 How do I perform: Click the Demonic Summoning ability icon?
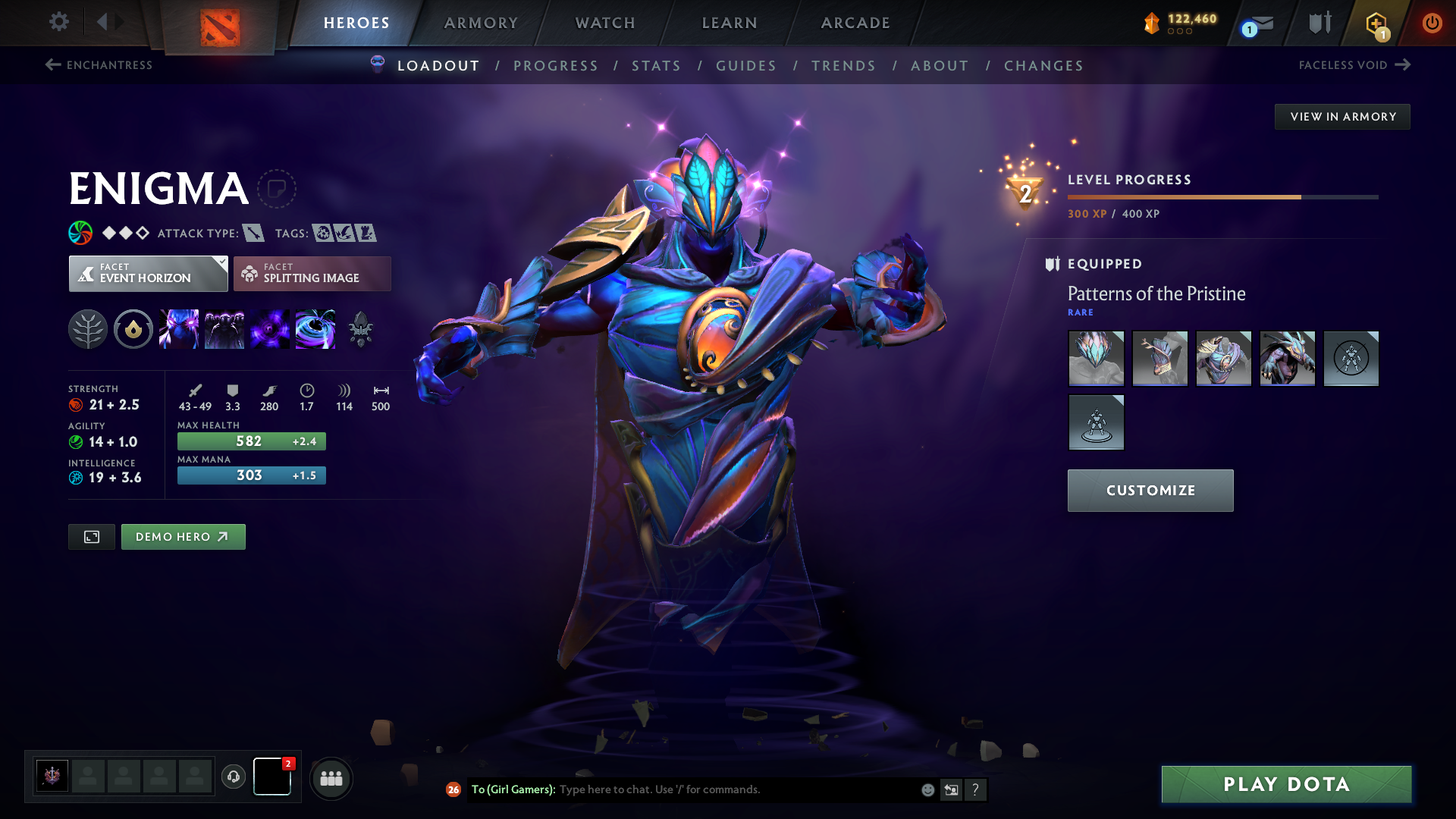coord(224,328)
